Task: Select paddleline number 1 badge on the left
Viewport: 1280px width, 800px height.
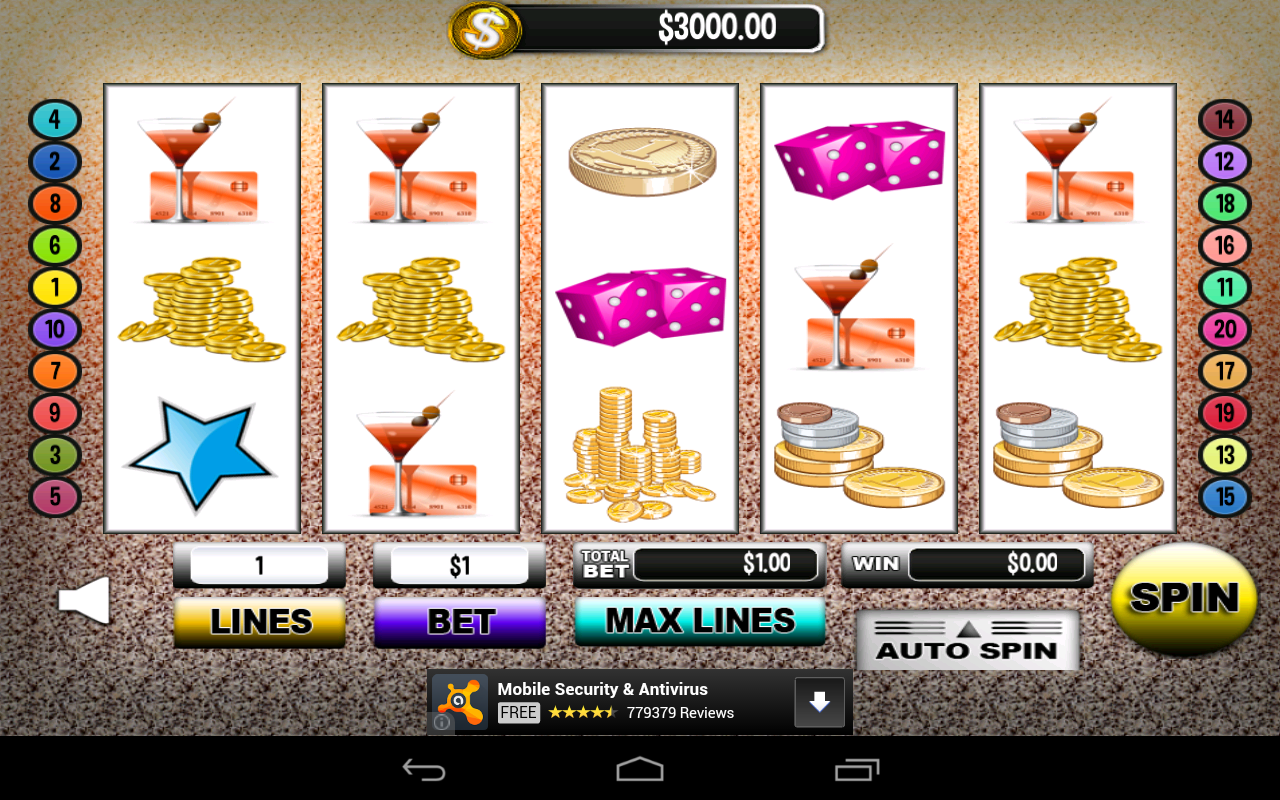Action: pos(55,287)
